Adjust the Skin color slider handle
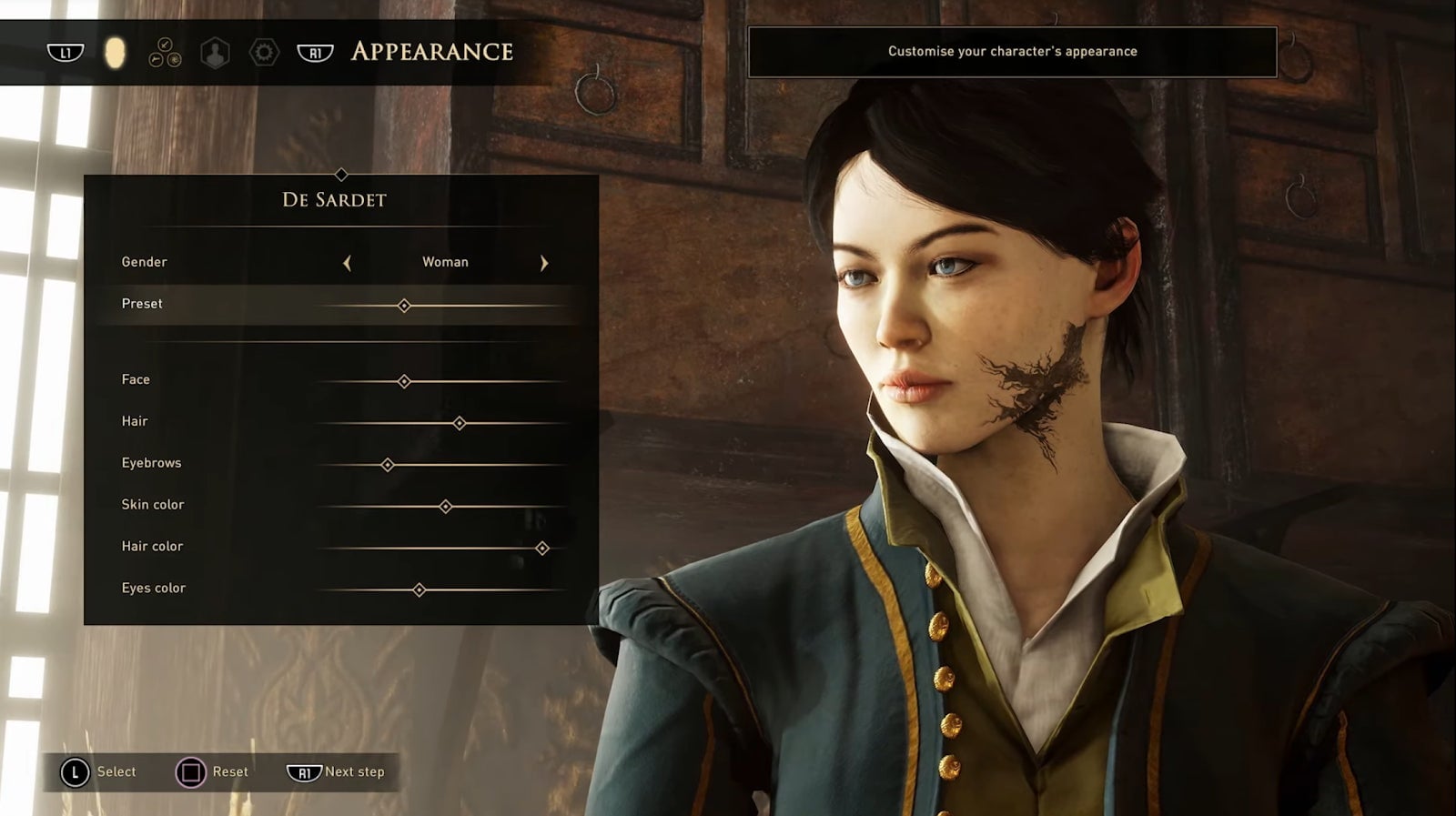Viewport: 1456px width, 816px height. coord(446,507)
